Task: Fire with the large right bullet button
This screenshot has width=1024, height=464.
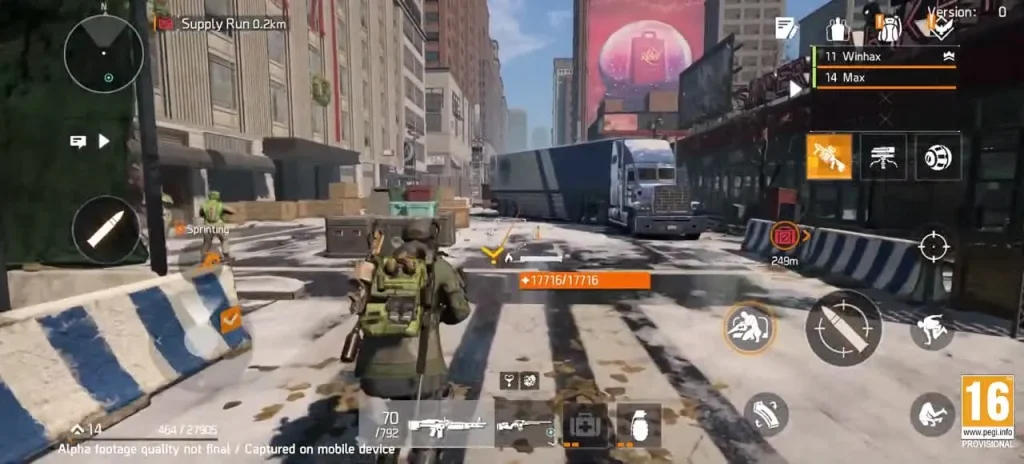Action: (843, 328)
